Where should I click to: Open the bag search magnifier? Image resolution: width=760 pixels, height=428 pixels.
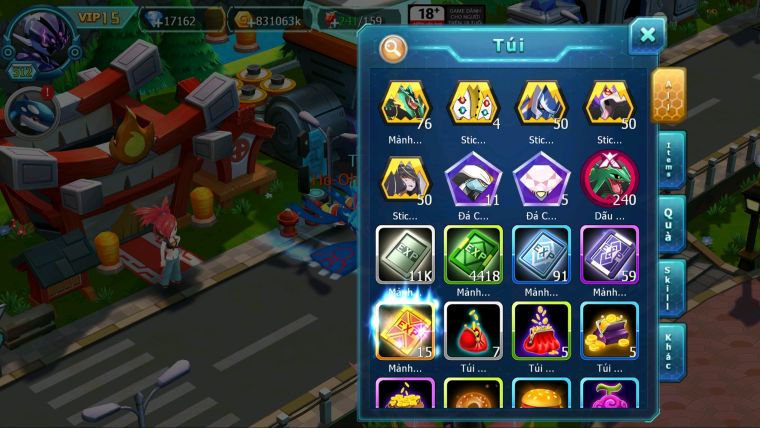pyautogui.click(x=393, y=47)
